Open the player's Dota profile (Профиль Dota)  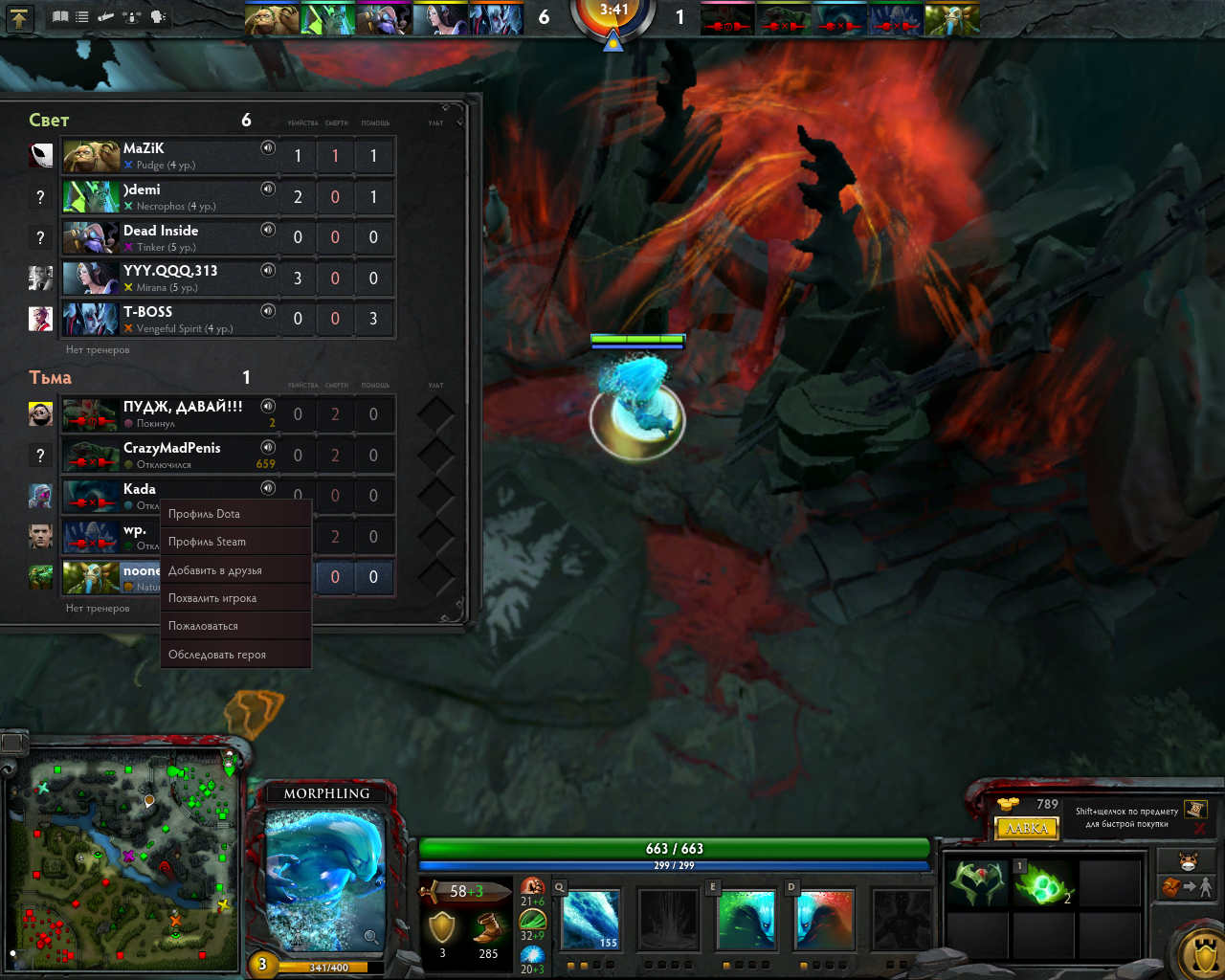[235, 514]
